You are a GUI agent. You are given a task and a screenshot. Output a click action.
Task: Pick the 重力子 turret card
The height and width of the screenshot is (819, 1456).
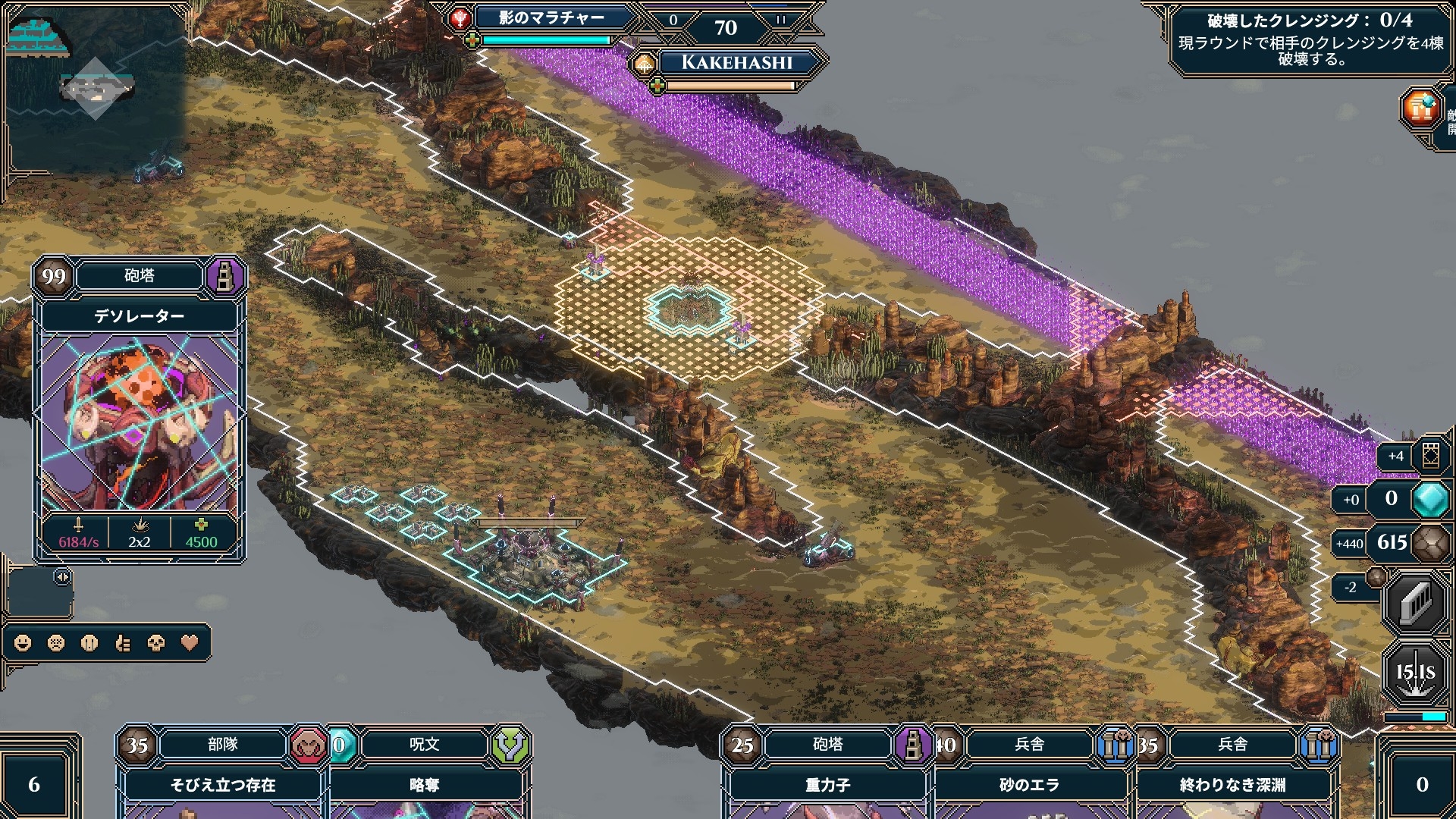coord(827,783)
